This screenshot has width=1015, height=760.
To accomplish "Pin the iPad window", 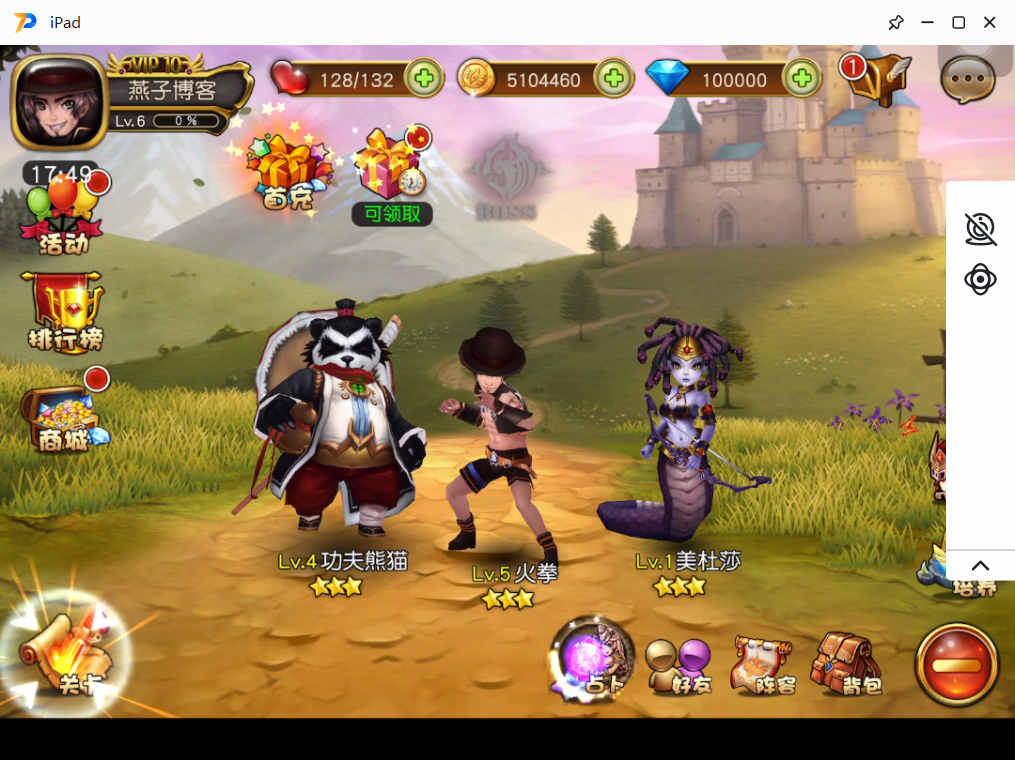I will 896,22.
